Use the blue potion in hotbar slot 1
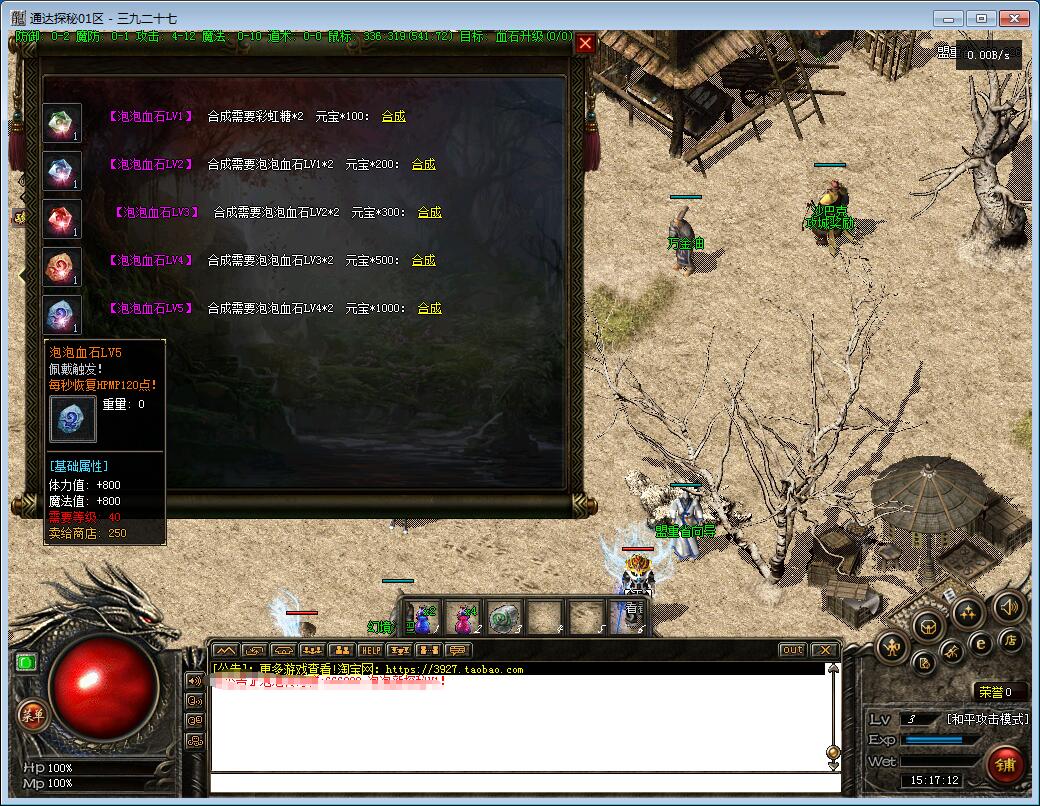The image size is (1040, 806). coord(424,620)
